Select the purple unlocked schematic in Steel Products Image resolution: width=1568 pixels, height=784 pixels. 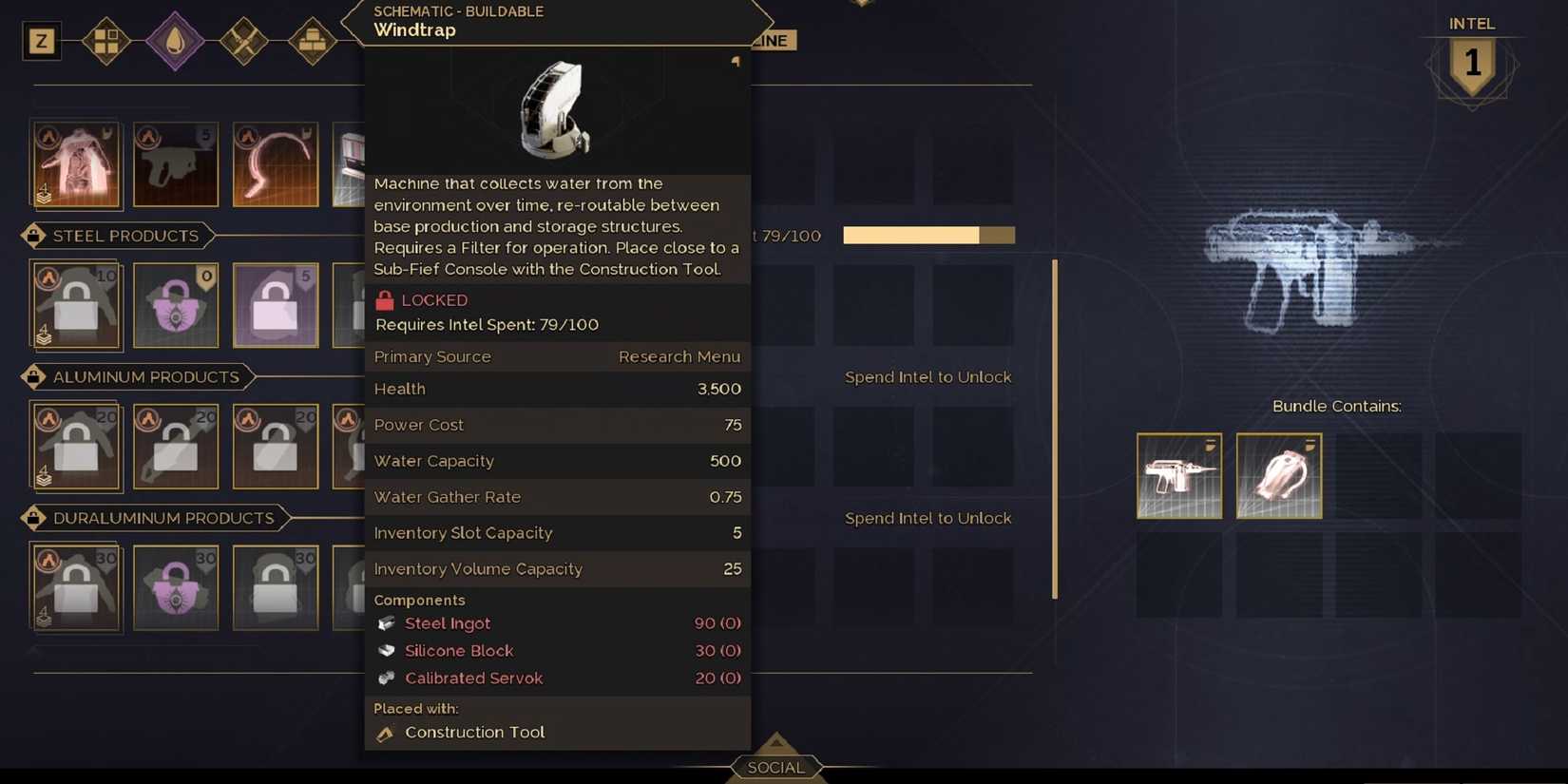point(176,305)
